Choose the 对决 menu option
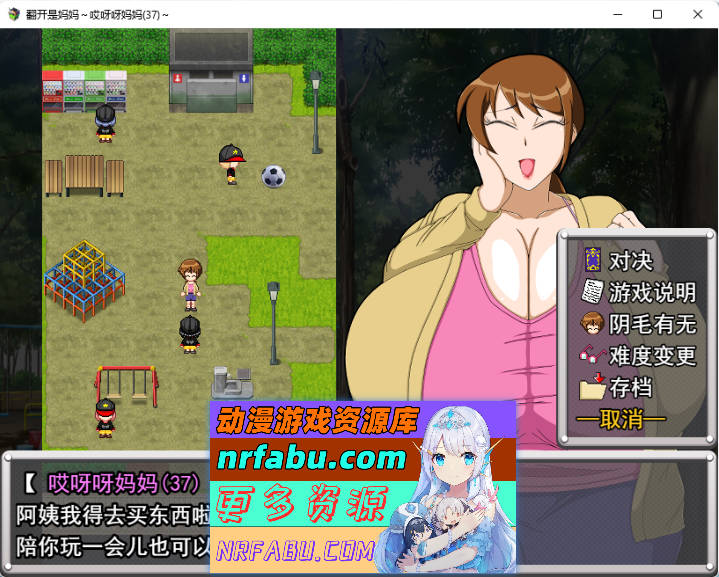Screen dimensions: 719x577 pos(630,260)
